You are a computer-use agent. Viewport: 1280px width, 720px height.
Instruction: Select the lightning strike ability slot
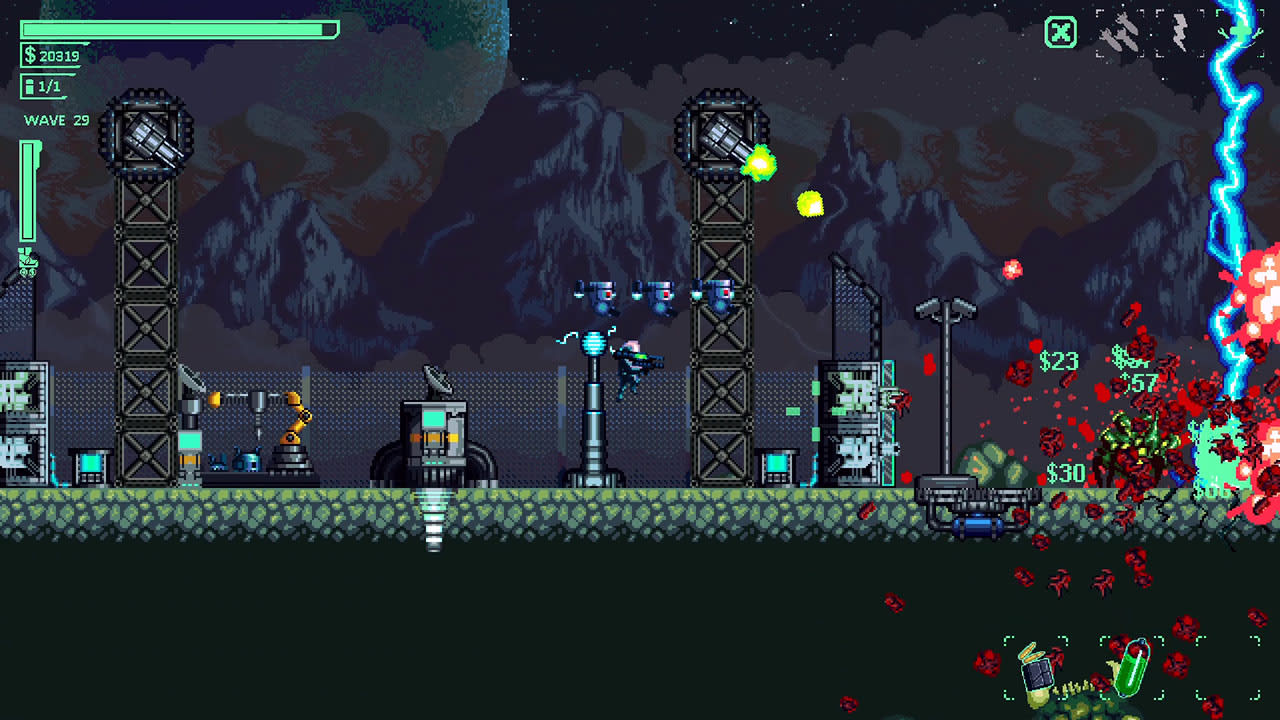1182,30
